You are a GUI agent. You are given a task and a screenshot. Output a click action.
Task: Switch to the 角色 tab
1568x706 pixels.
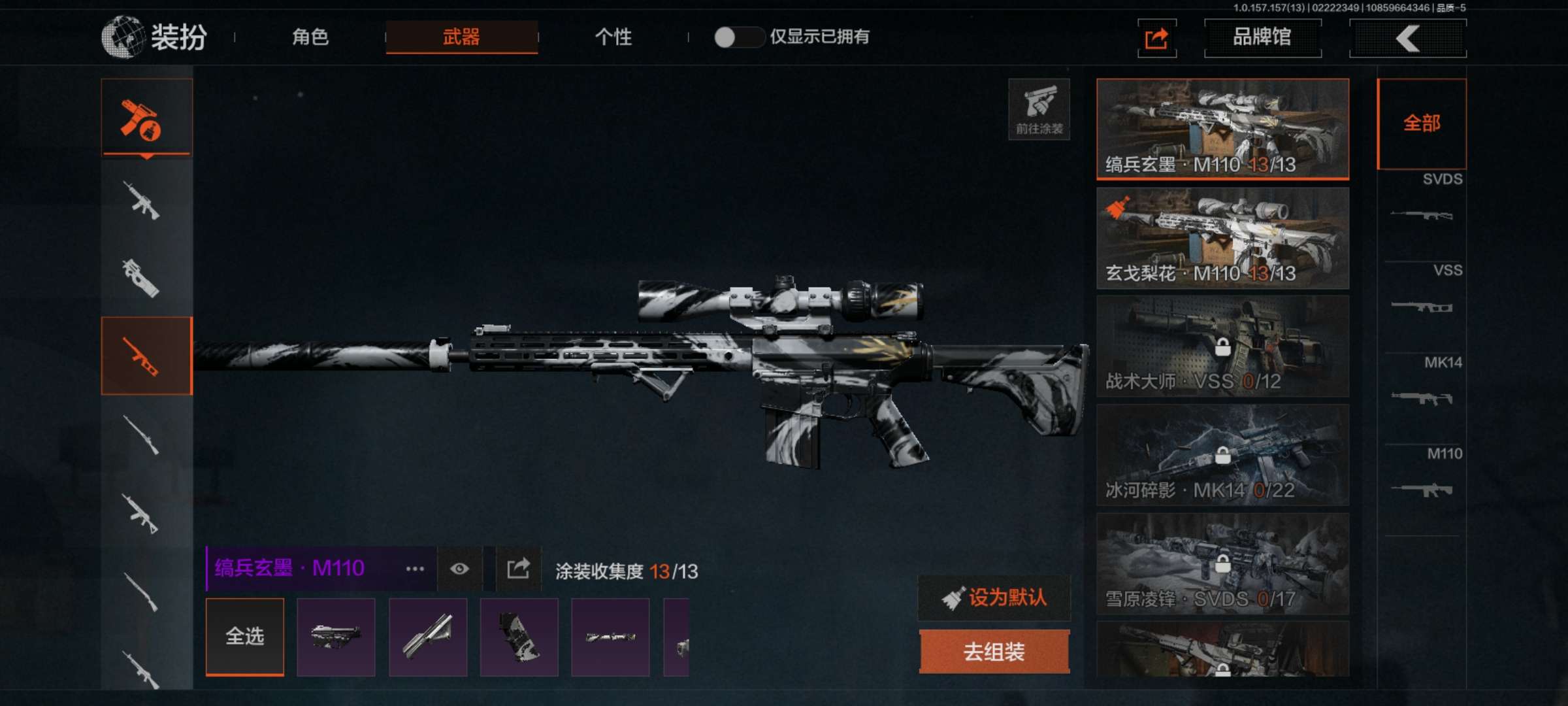click(312, 38)
